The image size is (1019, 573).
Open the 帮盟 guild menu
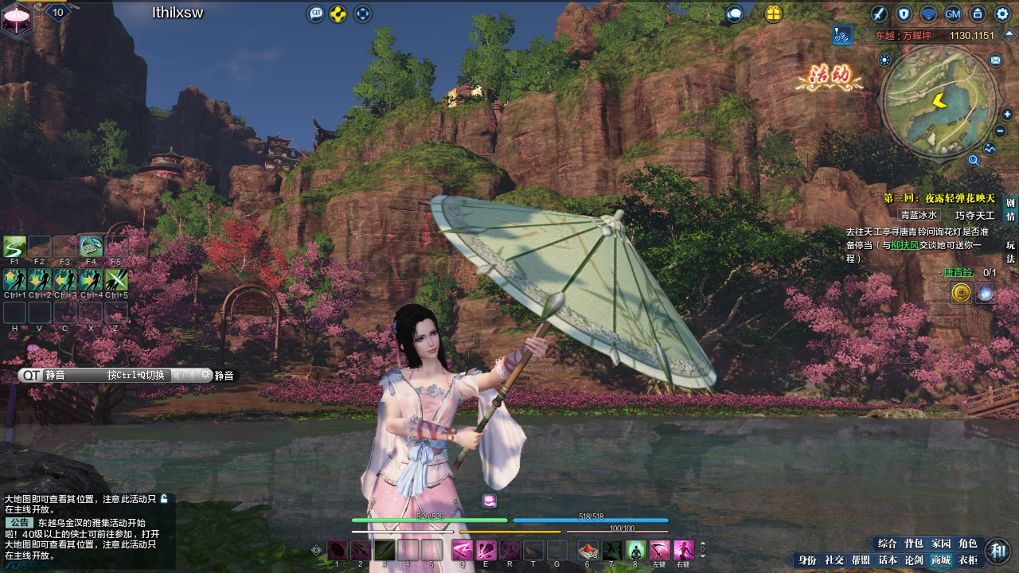860,560
